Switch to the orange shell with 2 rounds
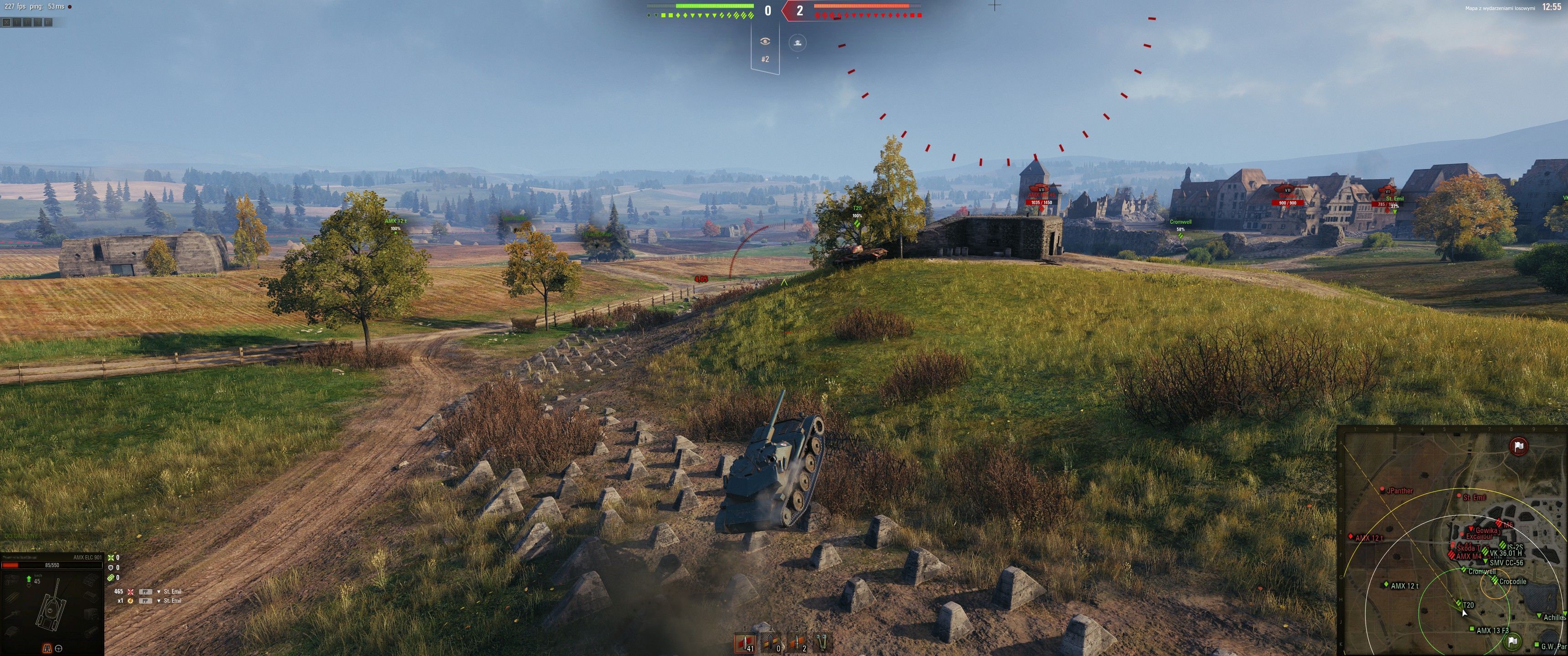Viewport: 1568px width, 656px height. [x=796, y=643]
